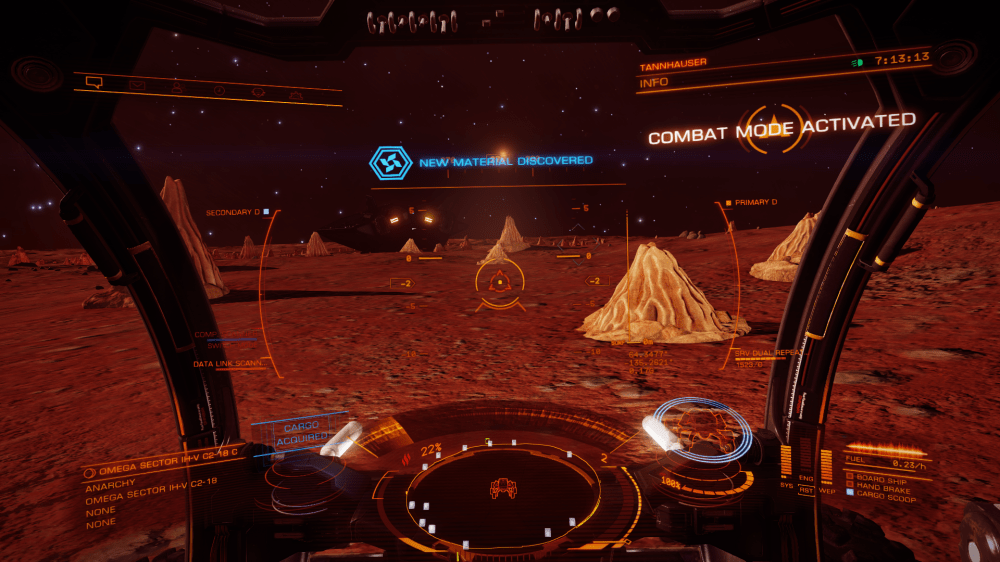Click the SRV shield hologram display
Image resolution: width=1000 pixels, height=562 pixels.
point(703,434)
